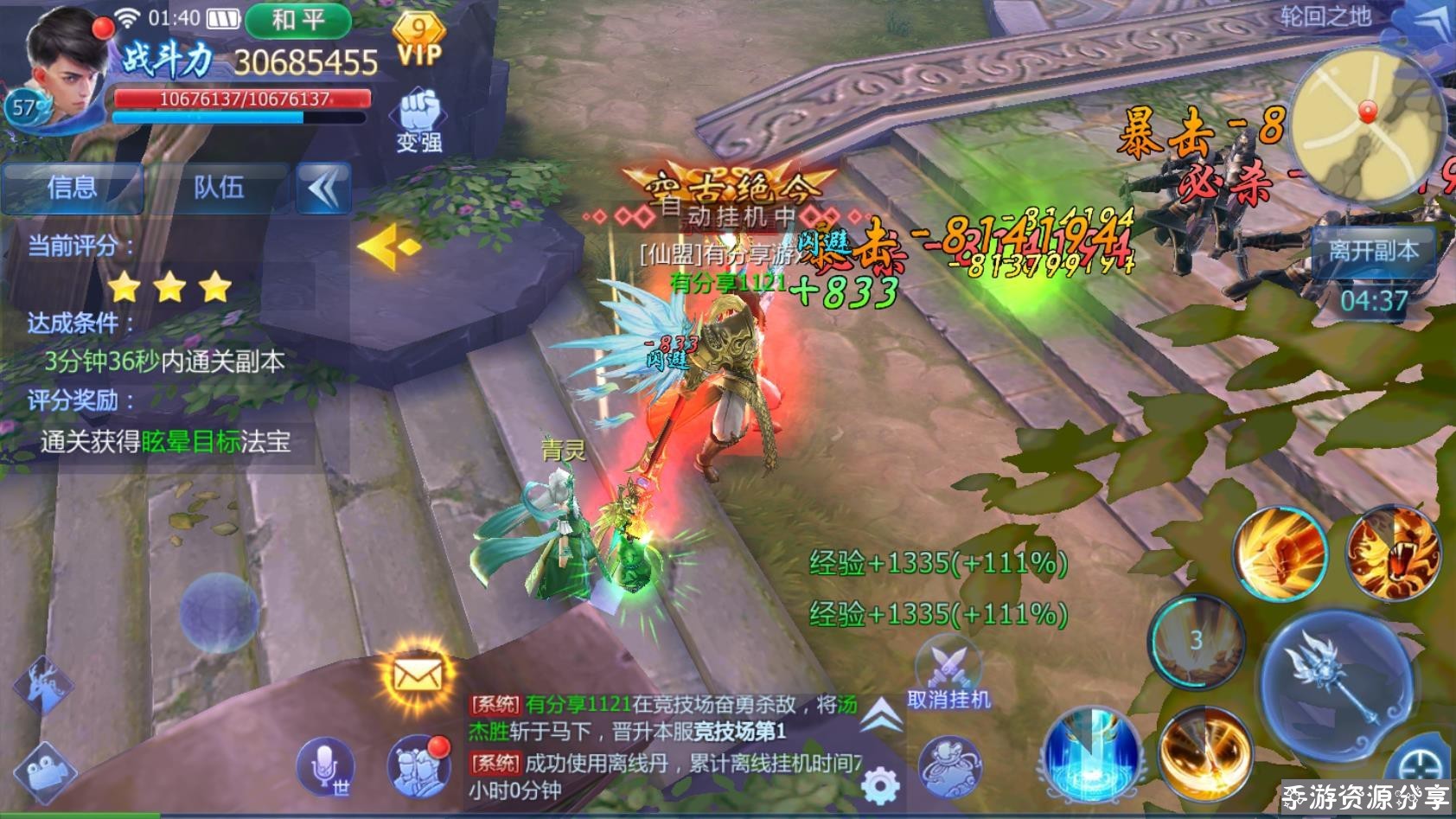Screen dimensions: 1456x819
Task: Collapse the side panel with double-arrow button
Action: click(x=324, y=188)
